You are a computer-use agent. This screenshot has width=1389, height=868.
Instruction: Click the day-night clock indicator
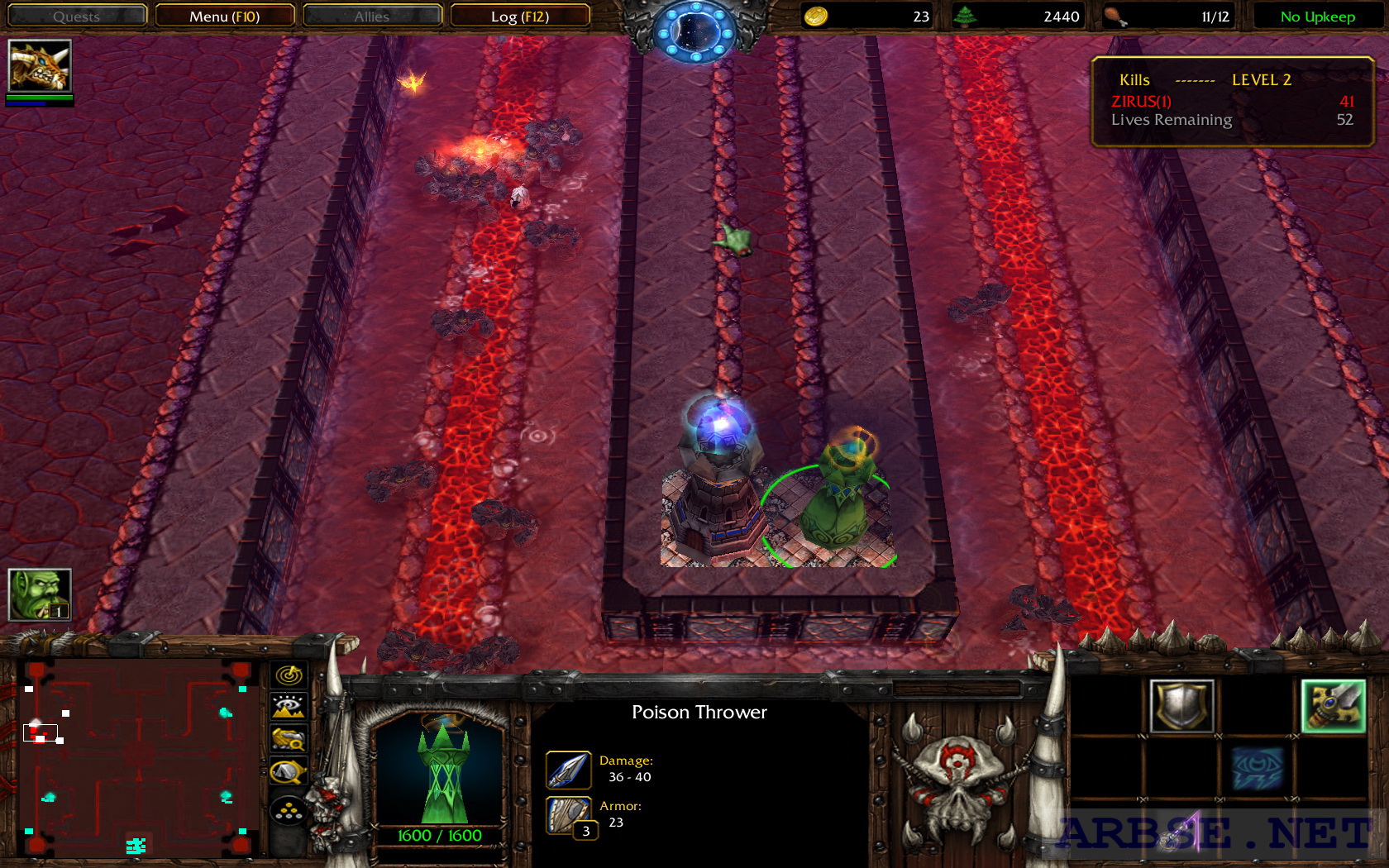pos(694,31)
